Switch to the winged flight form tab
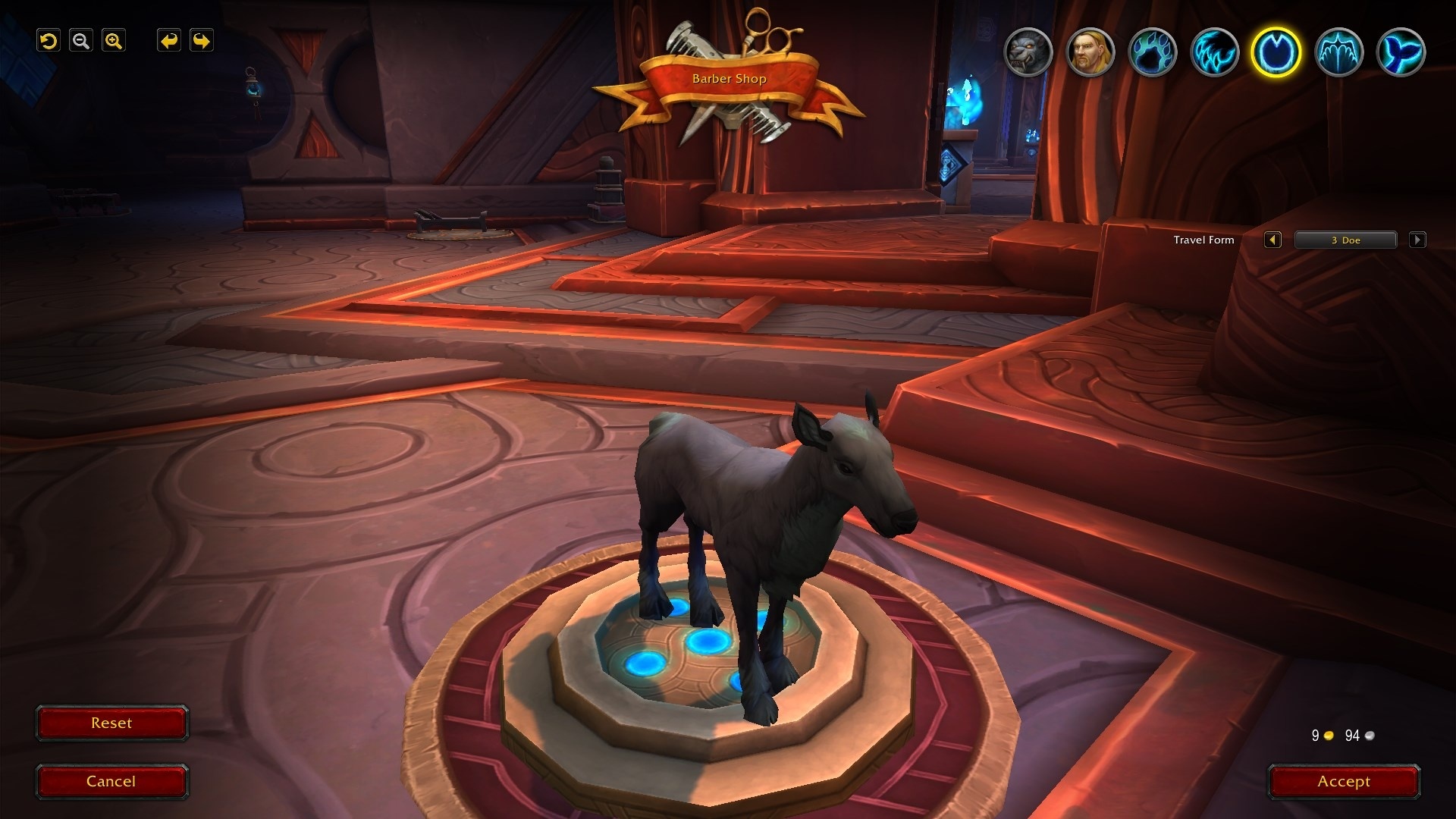 [1338, 52]
